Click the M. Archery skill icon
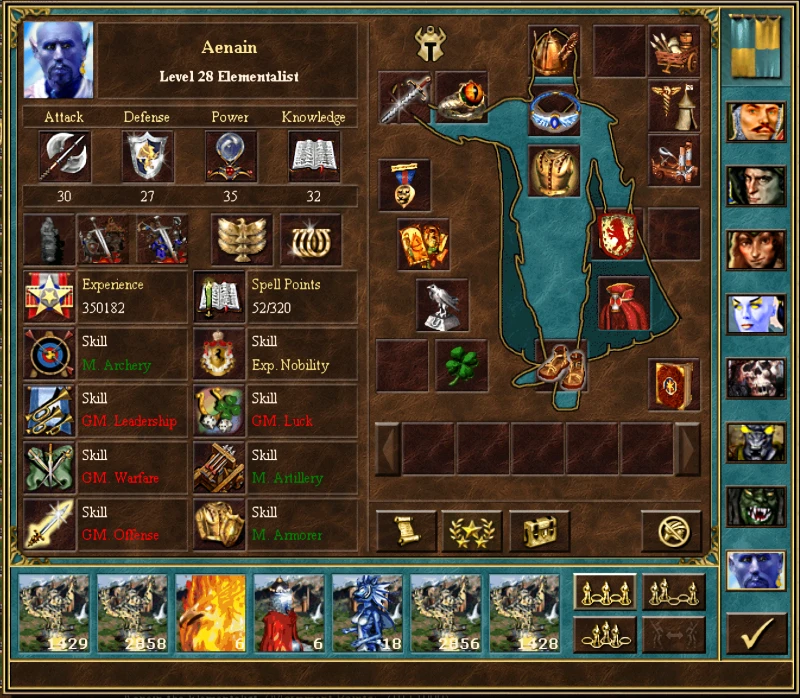800x698 pixels. point(48,354)
